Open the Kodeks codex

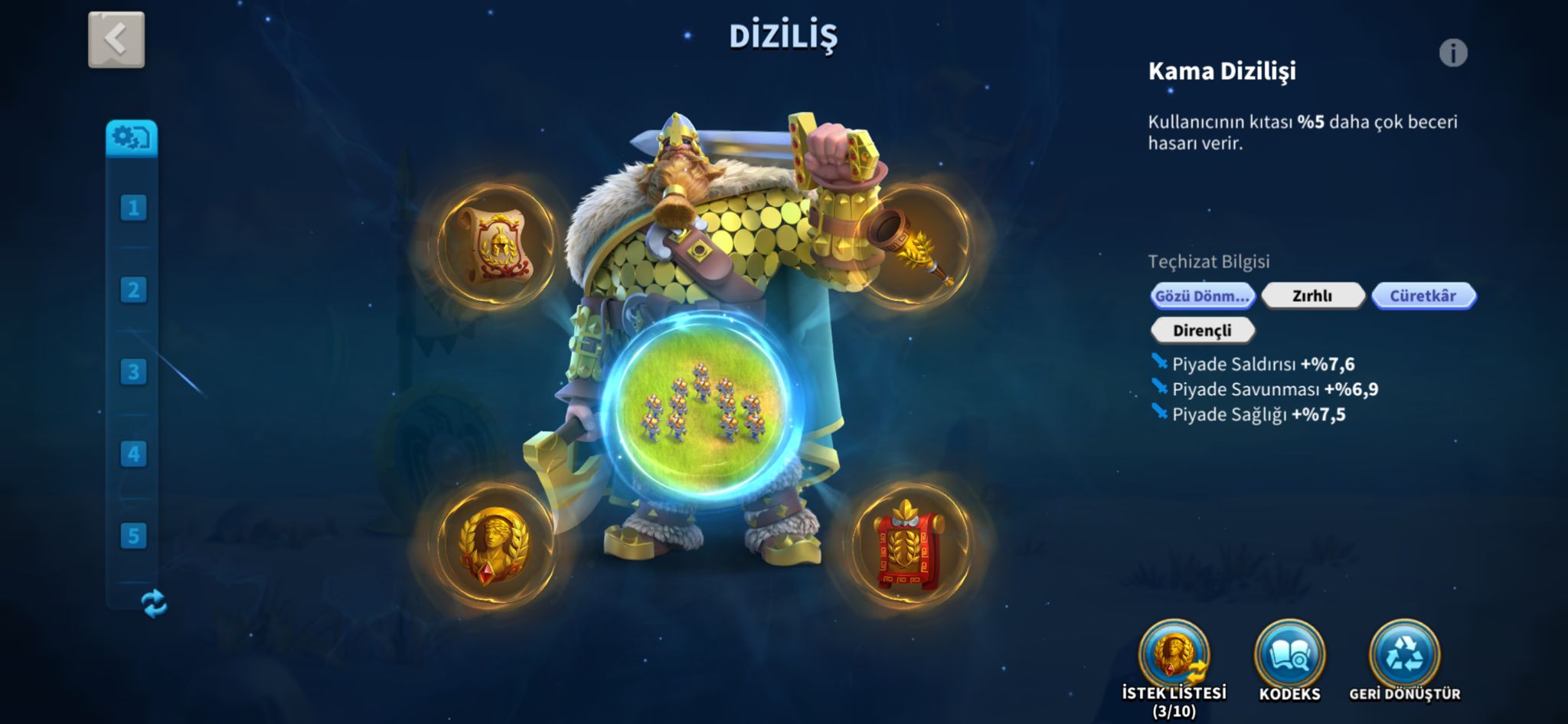(1289, 656)
